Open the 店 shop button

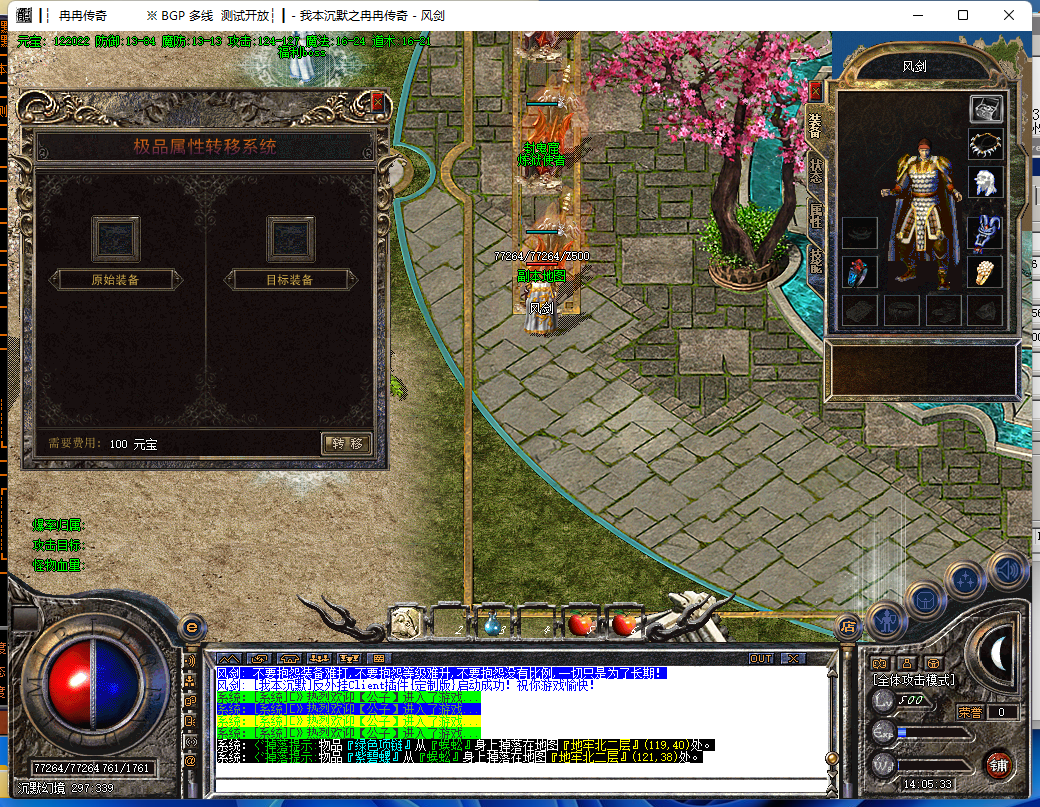click(847, 627)
